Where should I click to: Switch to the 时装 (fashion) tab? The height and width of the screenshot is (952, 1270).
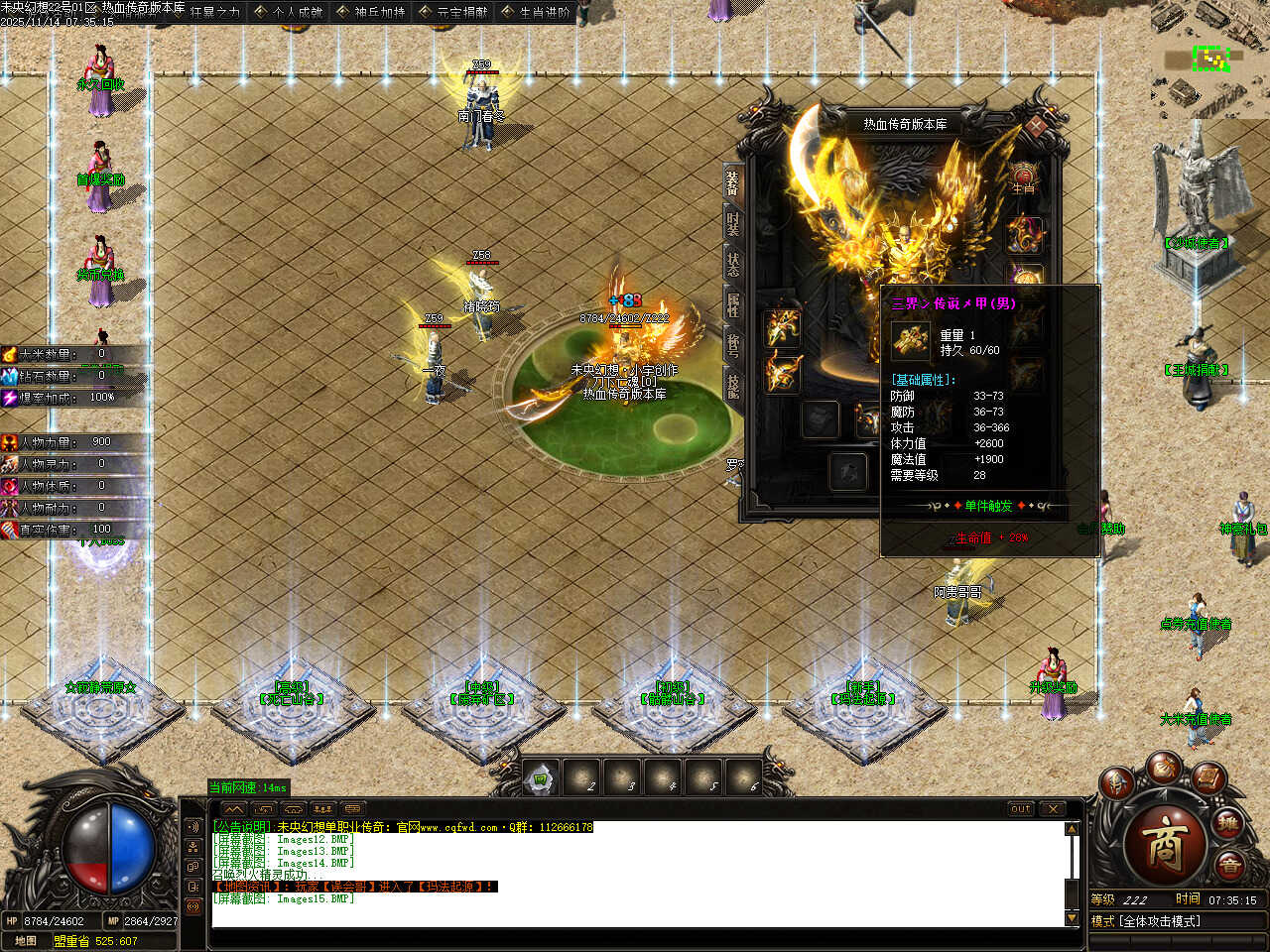[x=733, y=223]
